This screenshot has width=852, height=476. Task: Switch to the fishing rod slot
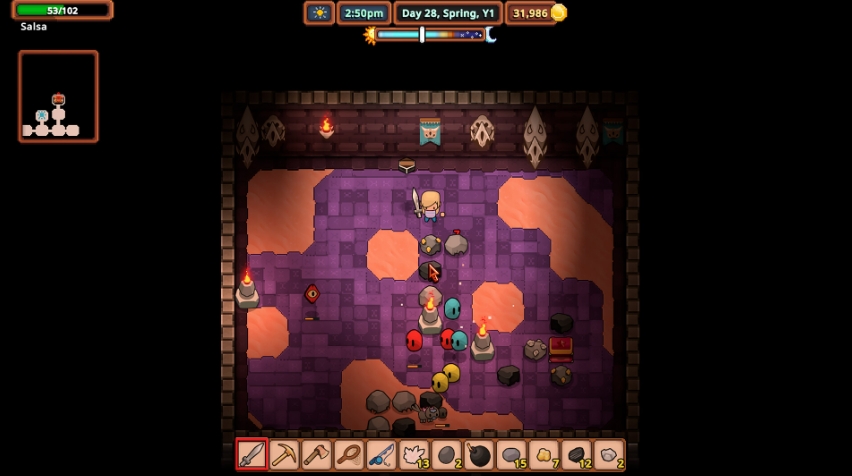tap(381, 455)
